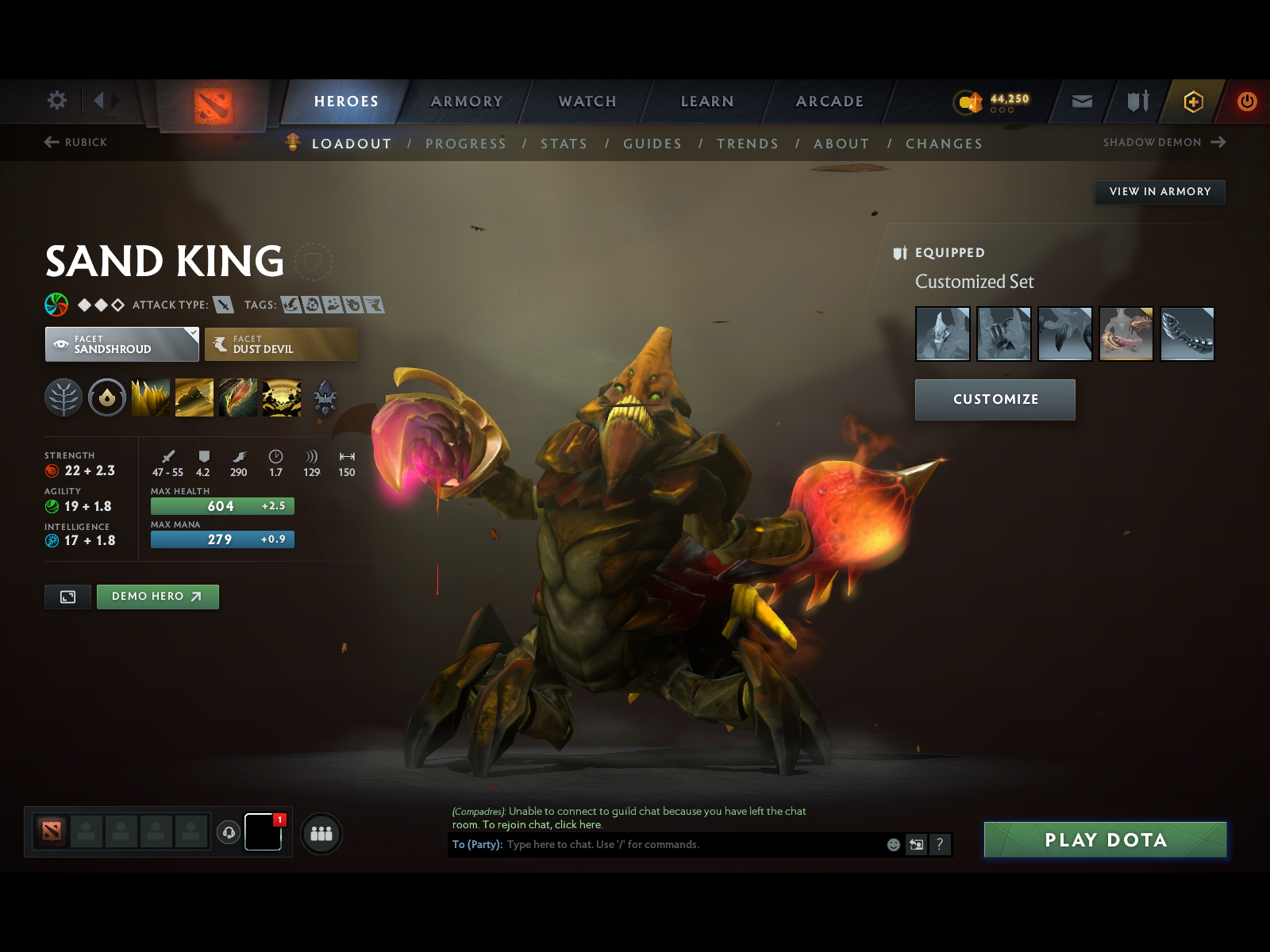Click the View In Armory button

[x=1160, y=192]
